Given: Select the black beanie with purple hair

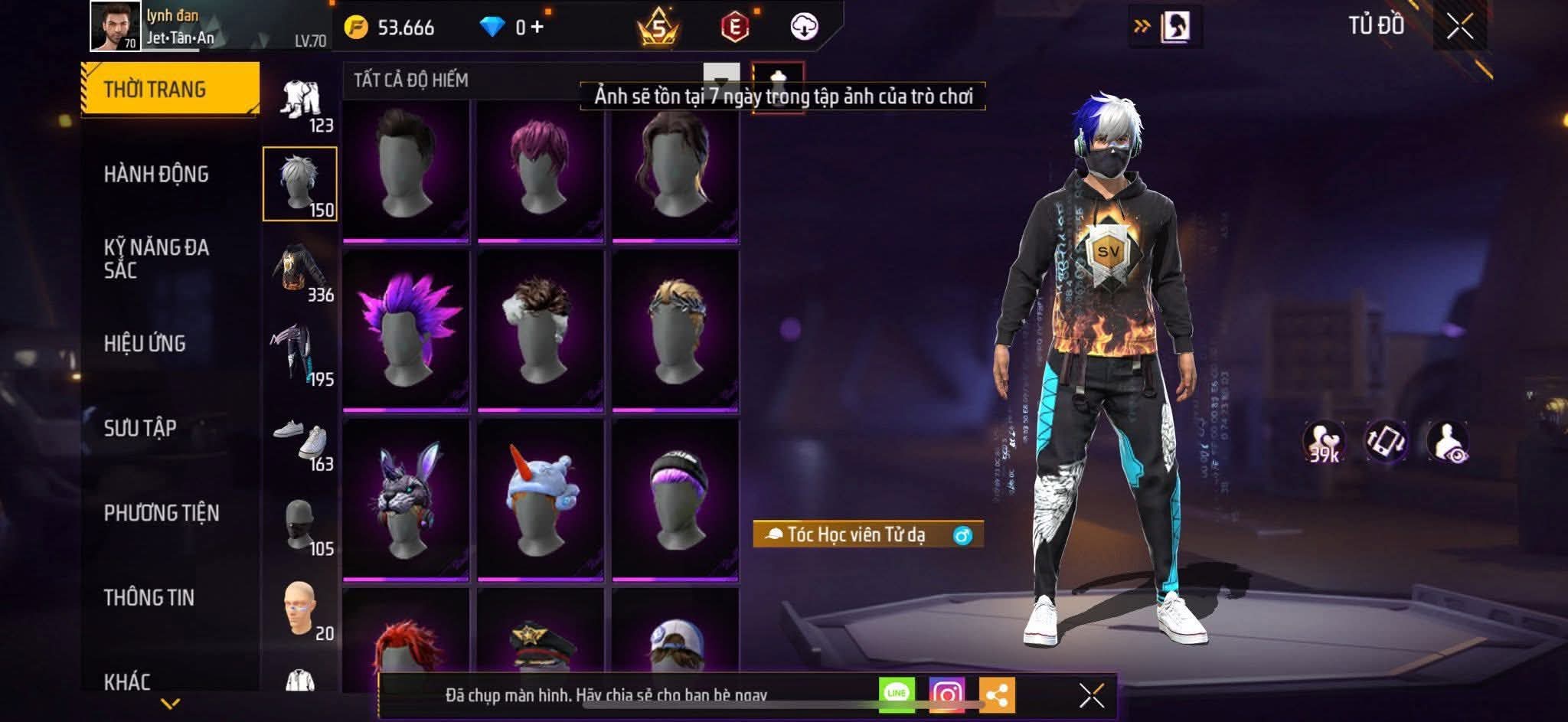Looking at the screenshot, I should (675, 498).
